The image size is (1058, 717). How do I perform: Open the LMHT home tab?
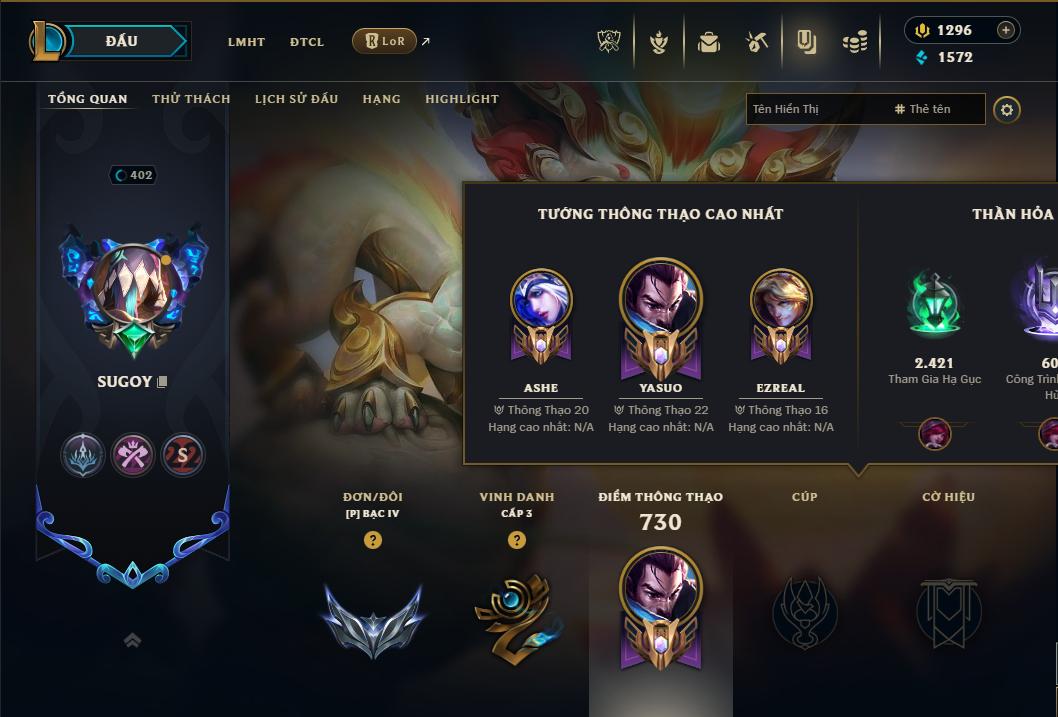(x=246, y=42)
